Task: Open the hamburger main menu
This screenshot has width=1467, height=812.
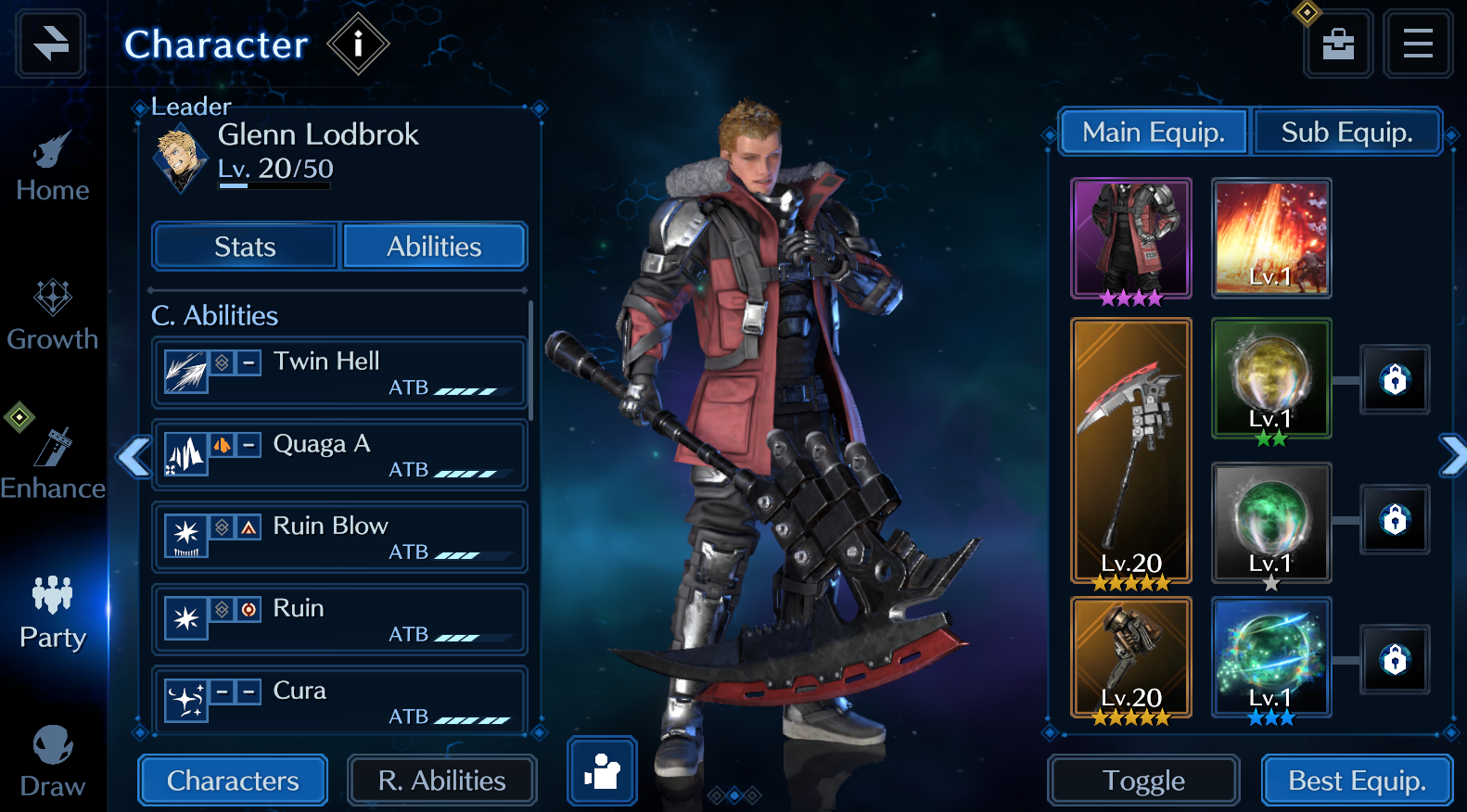Action: pyautogui.click(x=1417, y=44)
